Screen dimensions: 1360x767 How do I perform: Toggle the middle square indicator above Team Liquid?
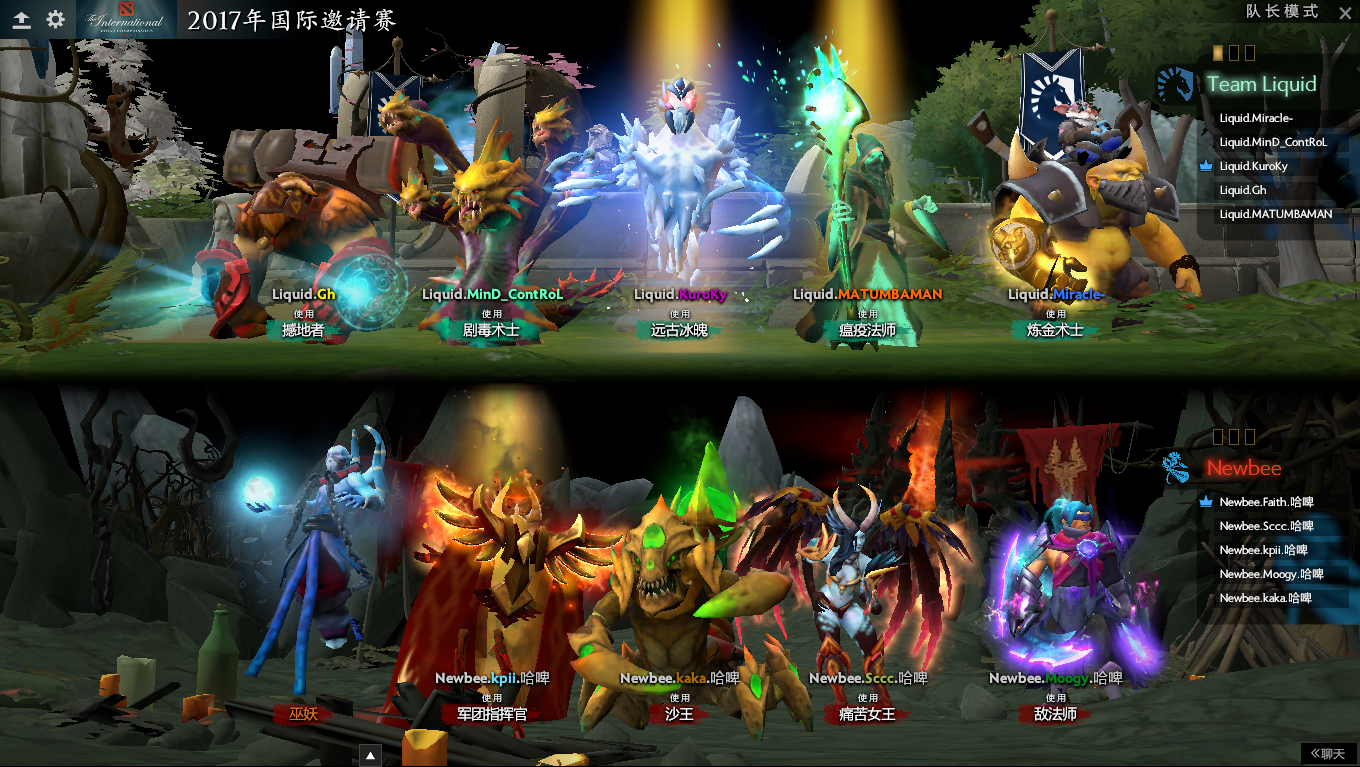coord(1235,52)
